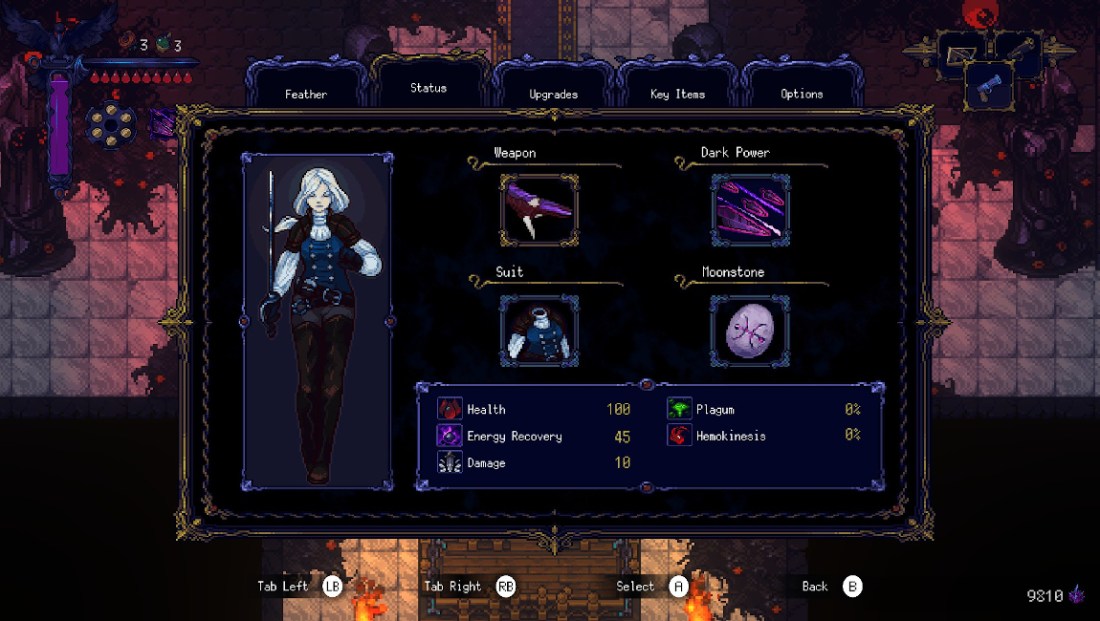Image resolution: width=1100 pixels, height=621 pixels.
Task: Choose the Dark Power slot
Action: (750, 209)
